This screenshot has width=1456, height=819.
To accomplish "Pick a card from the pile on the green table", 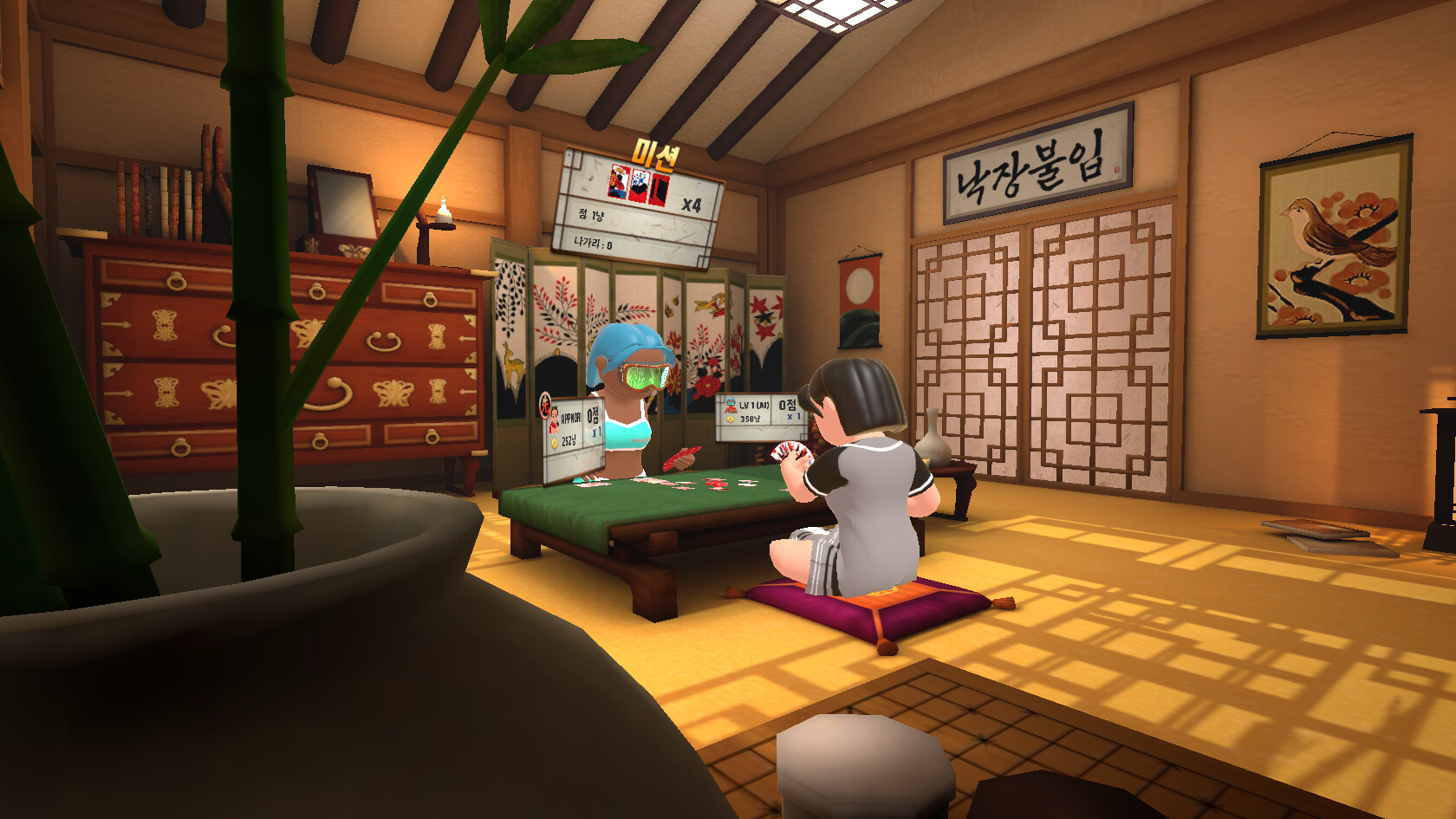I will tap(715, 482).
